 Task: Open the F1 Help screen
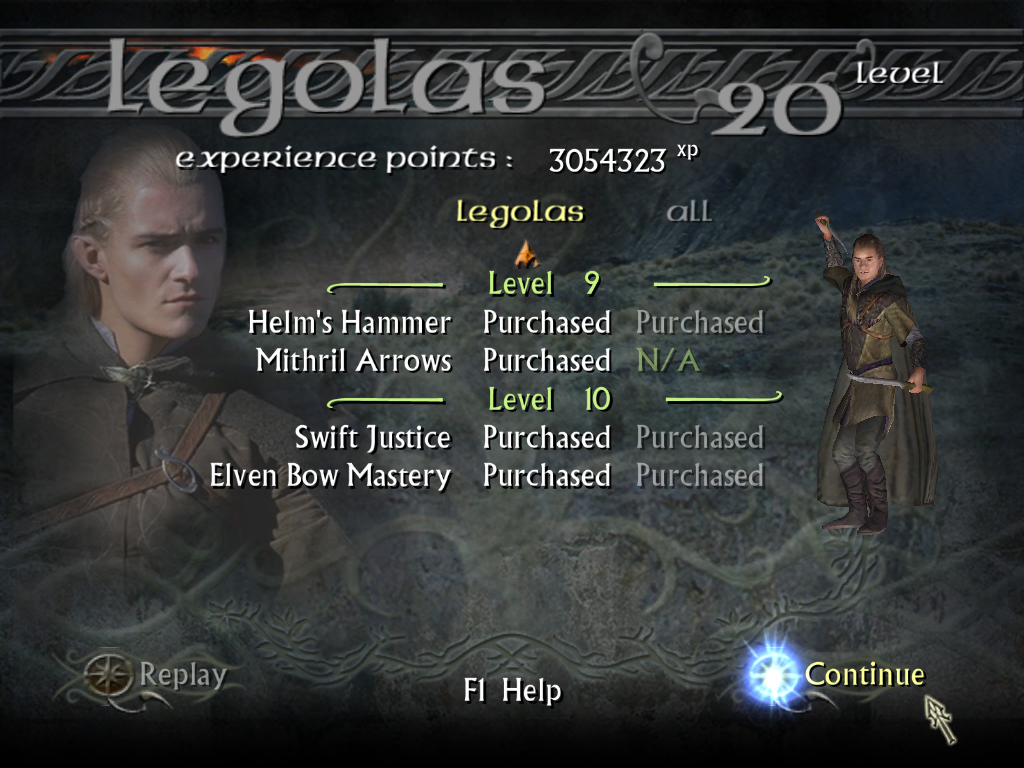[512, 691]
